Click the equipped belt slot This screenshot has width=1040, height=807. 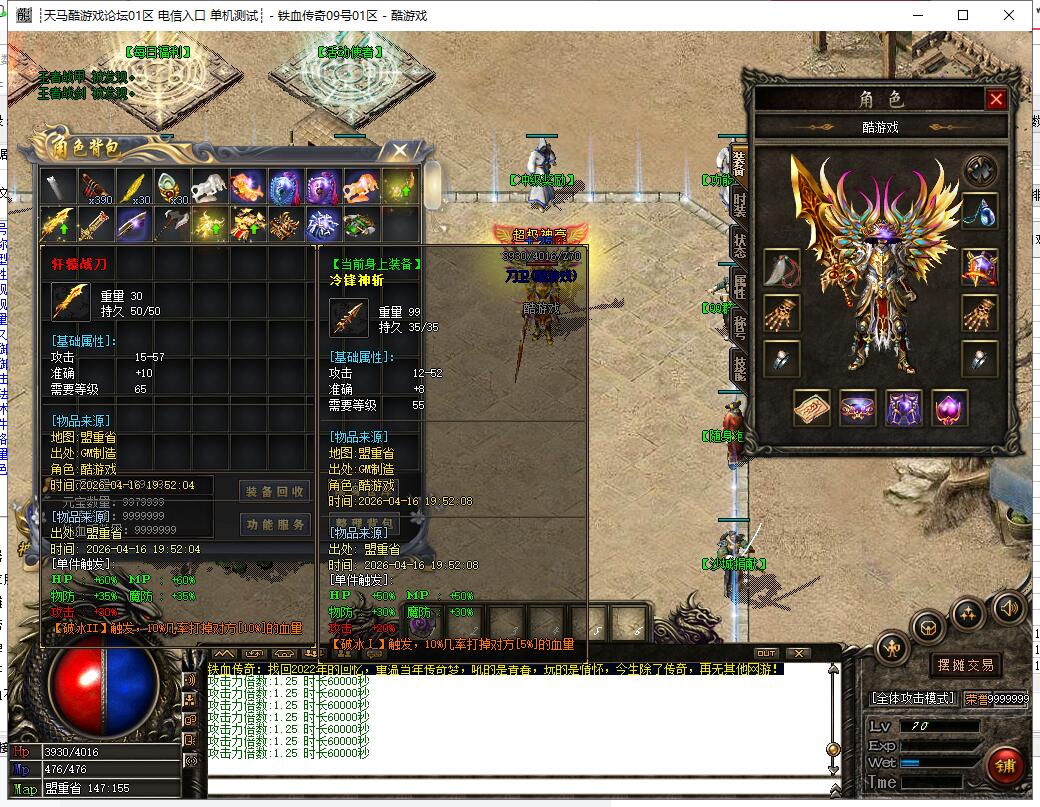click(858, 408)
